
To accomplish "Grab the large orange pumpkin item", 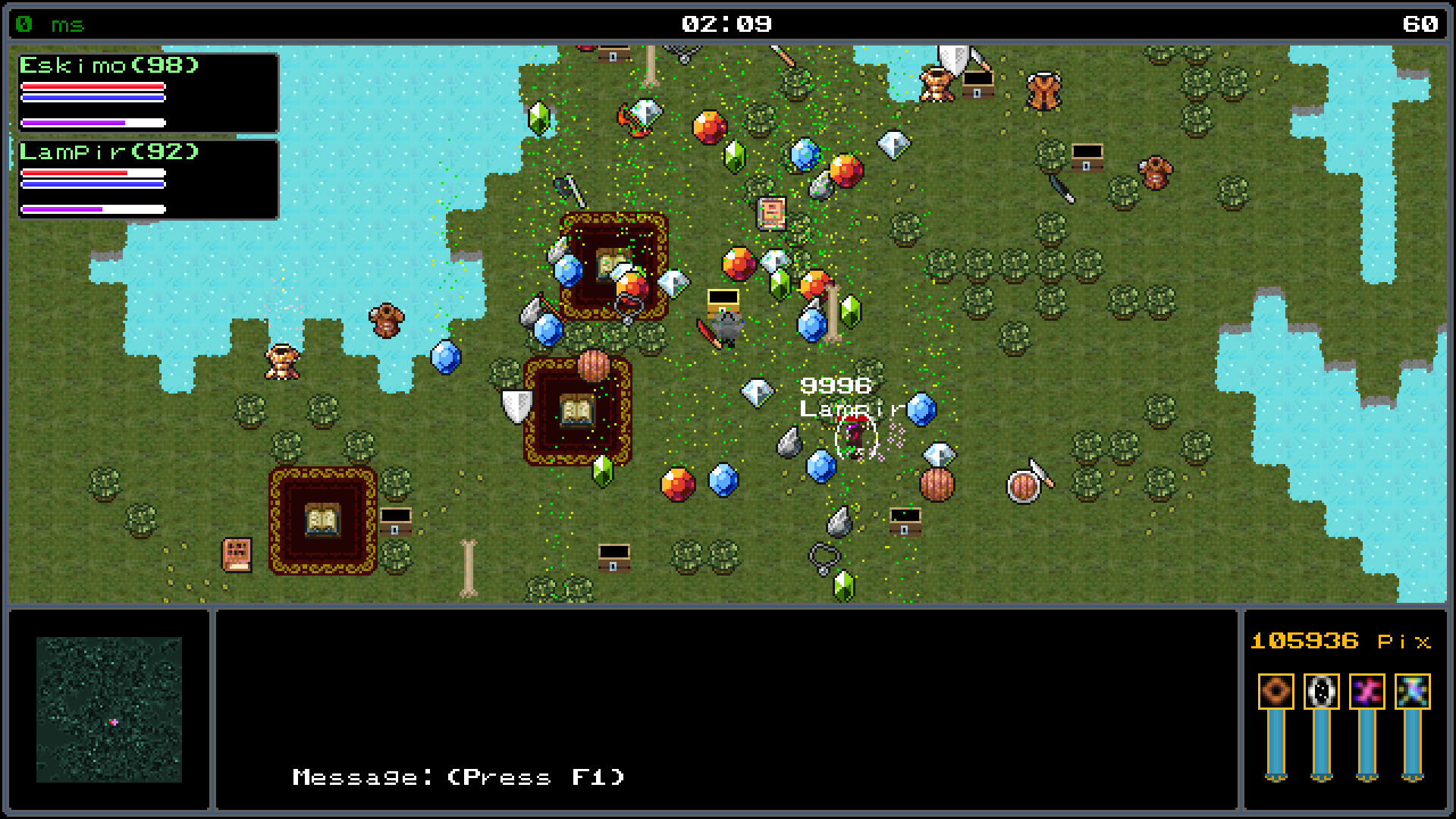I will (x=593, y=366).
